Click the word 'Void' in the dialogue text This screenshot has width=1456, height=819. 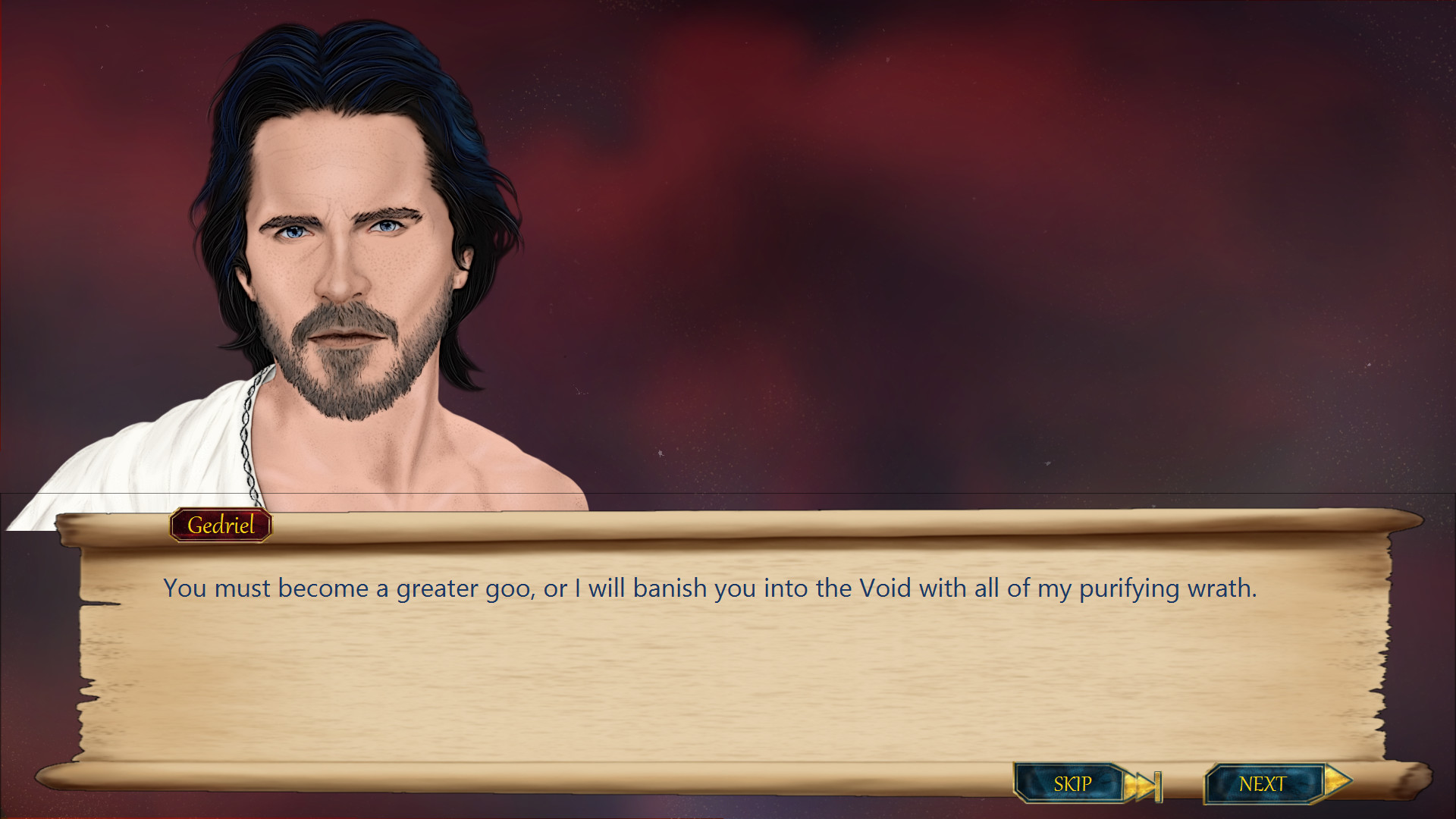pyautogui.click(x=884, y=588)
